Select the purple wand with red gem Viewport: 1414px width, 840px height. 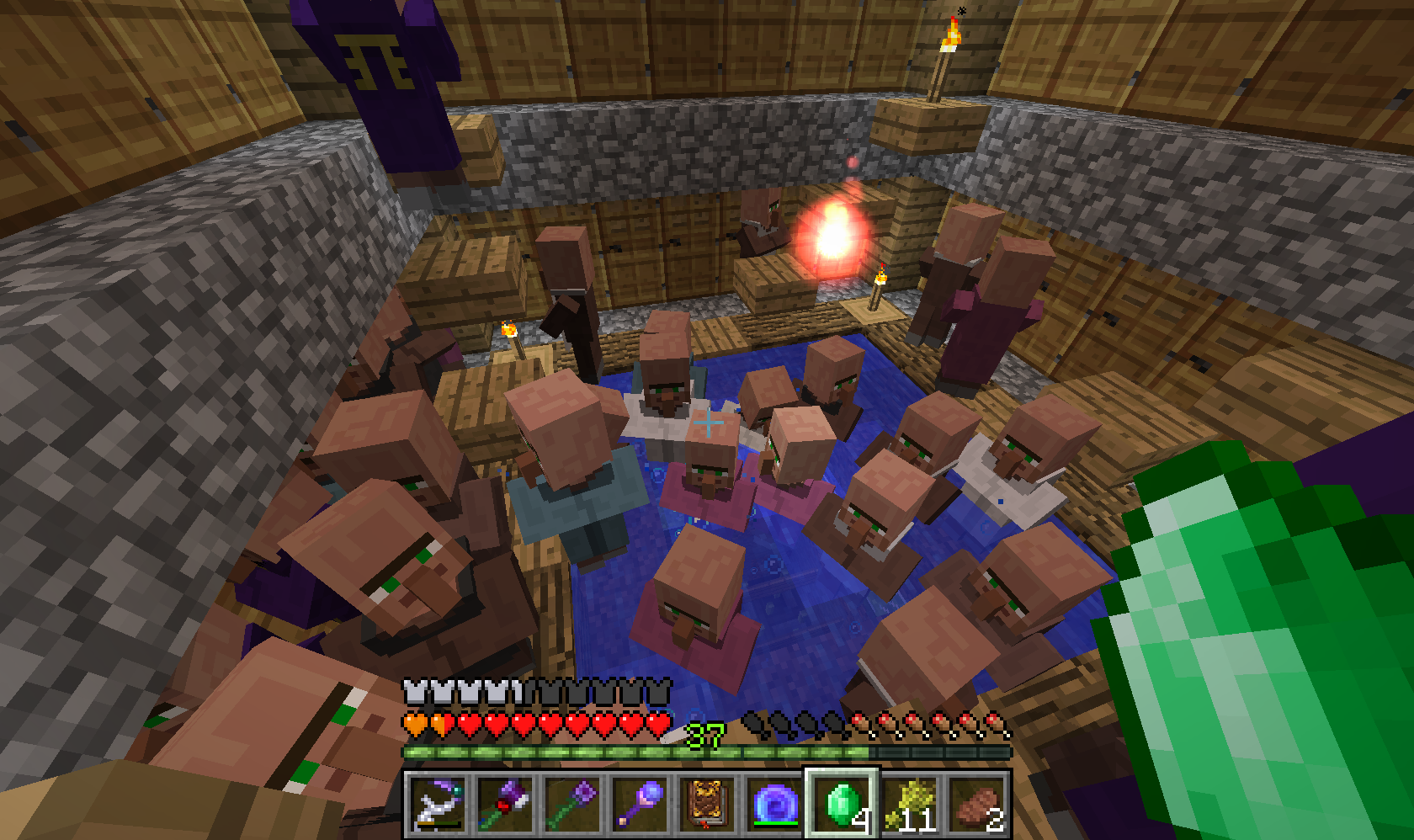click(x=505, y=804)
